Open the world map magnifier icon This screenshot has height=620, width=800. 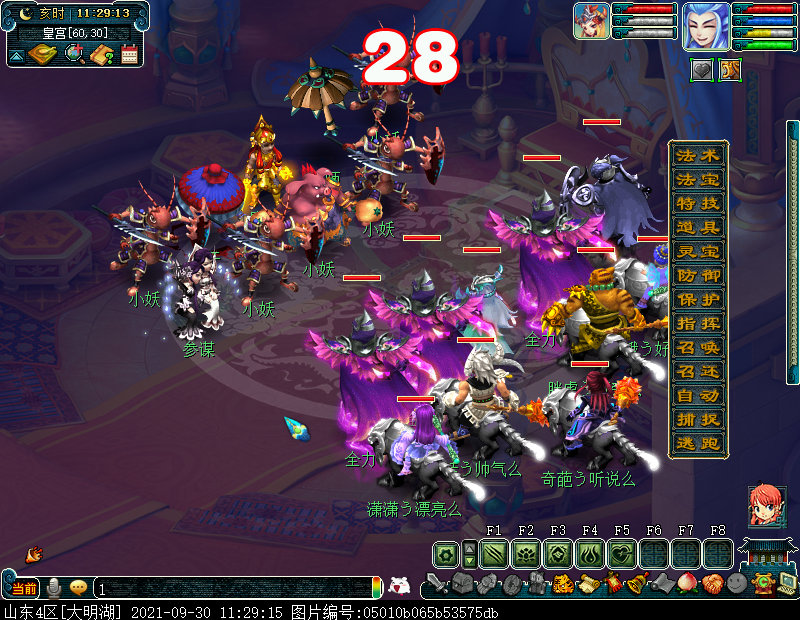pos(74,54)
